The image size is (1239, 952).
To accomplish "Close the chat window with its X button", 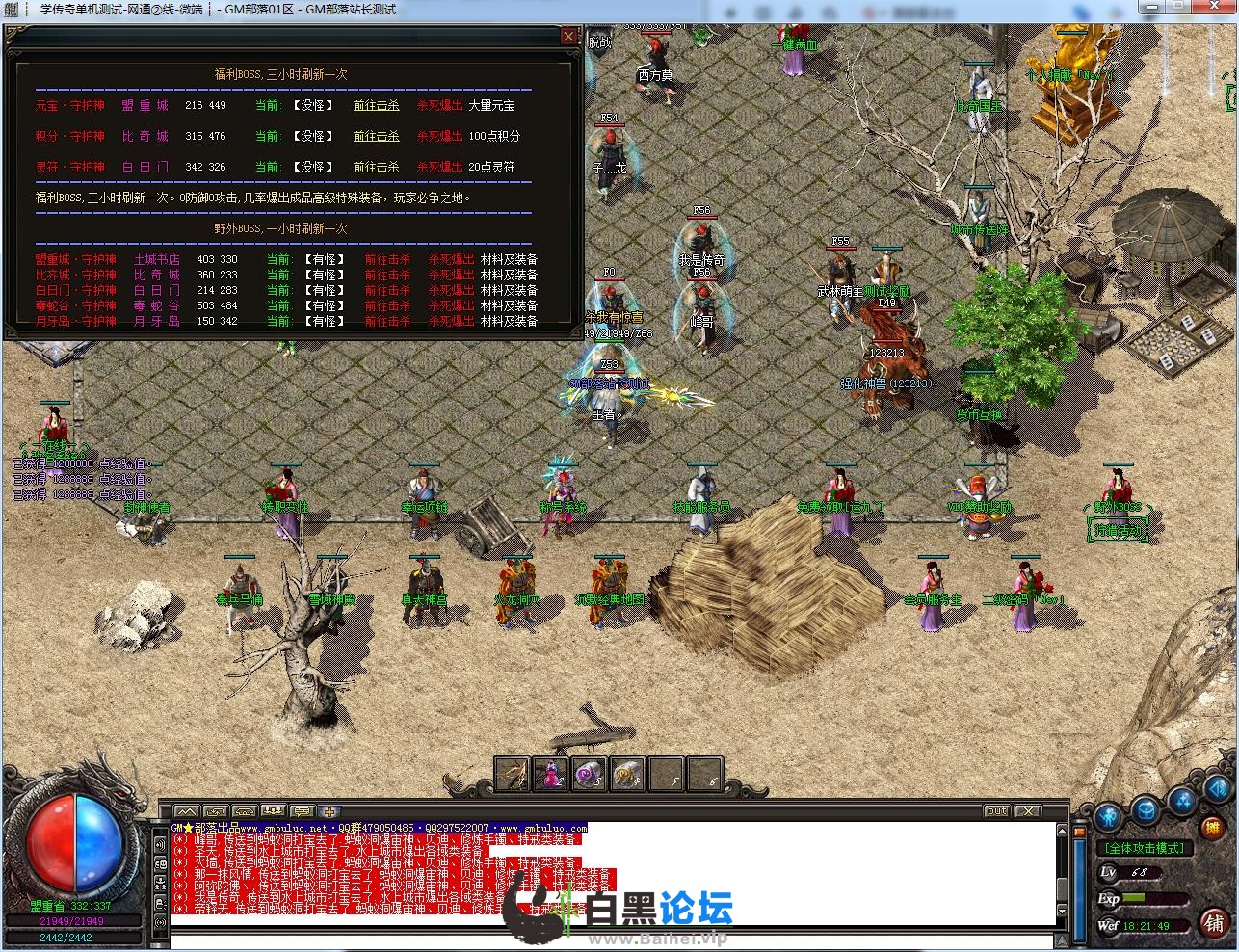I will [1028, 811].
